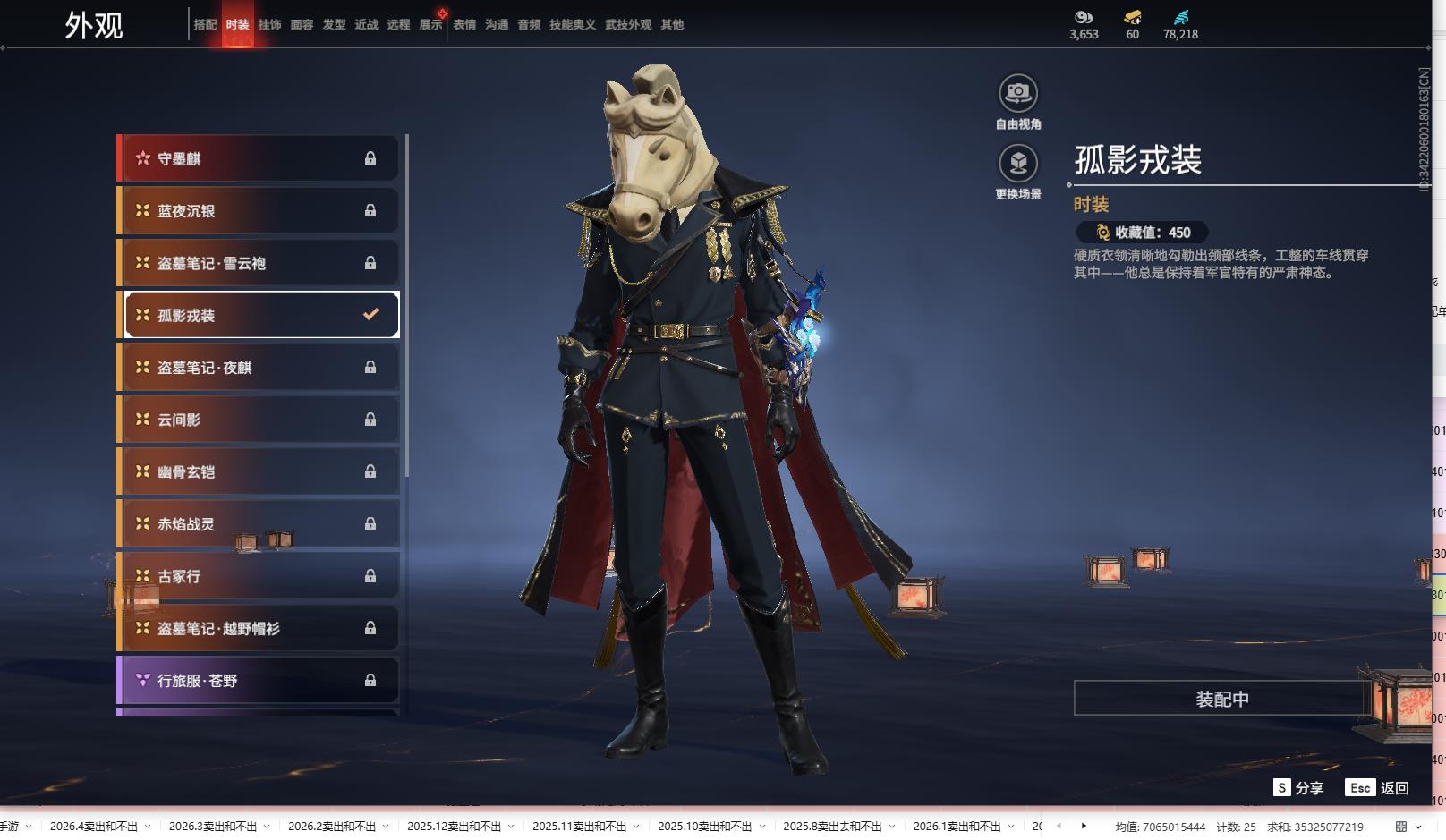Screen dimensions: 1446x840
Task: Click the 更换场景 scene change icon
Action: [1017, 164]
